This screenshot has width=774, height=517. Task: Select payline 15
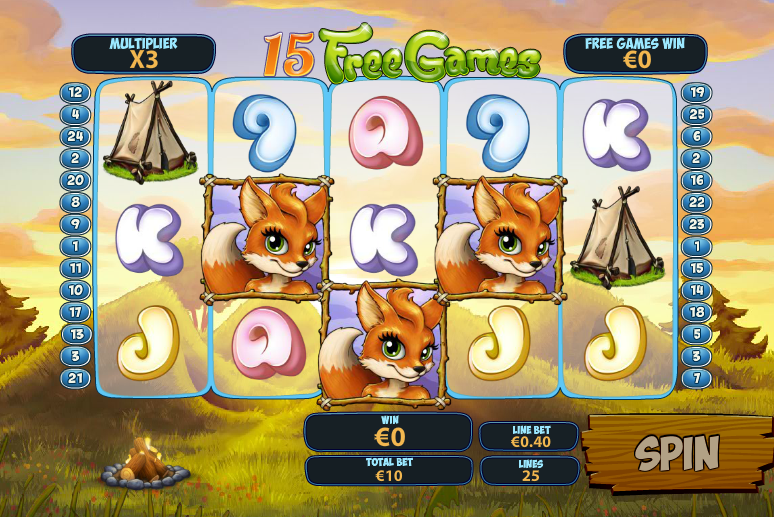696,268
